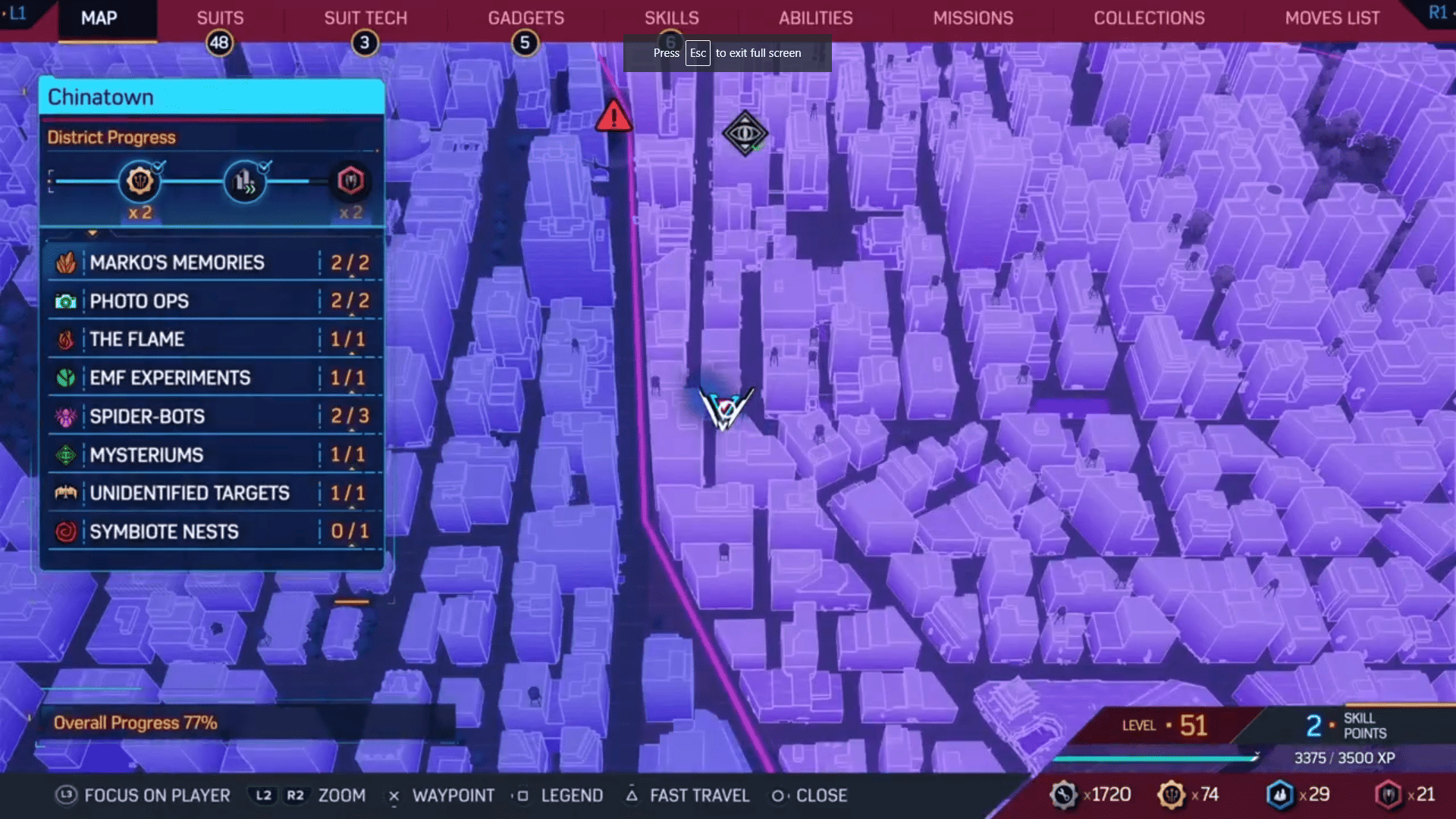Select the Spider-Bots spider icon
This screenshot has width=1456, height=819.
click(67, 416)
